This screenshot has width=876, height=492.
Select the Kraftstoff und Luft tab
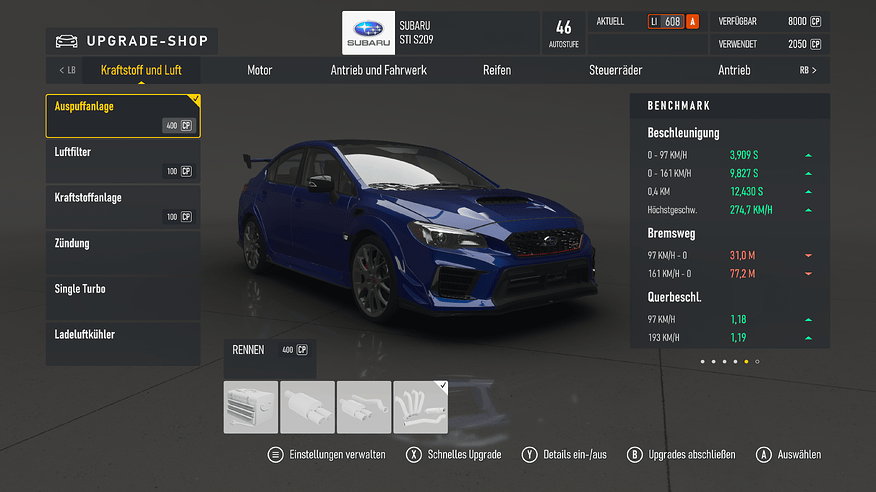(x=141, y=71)
